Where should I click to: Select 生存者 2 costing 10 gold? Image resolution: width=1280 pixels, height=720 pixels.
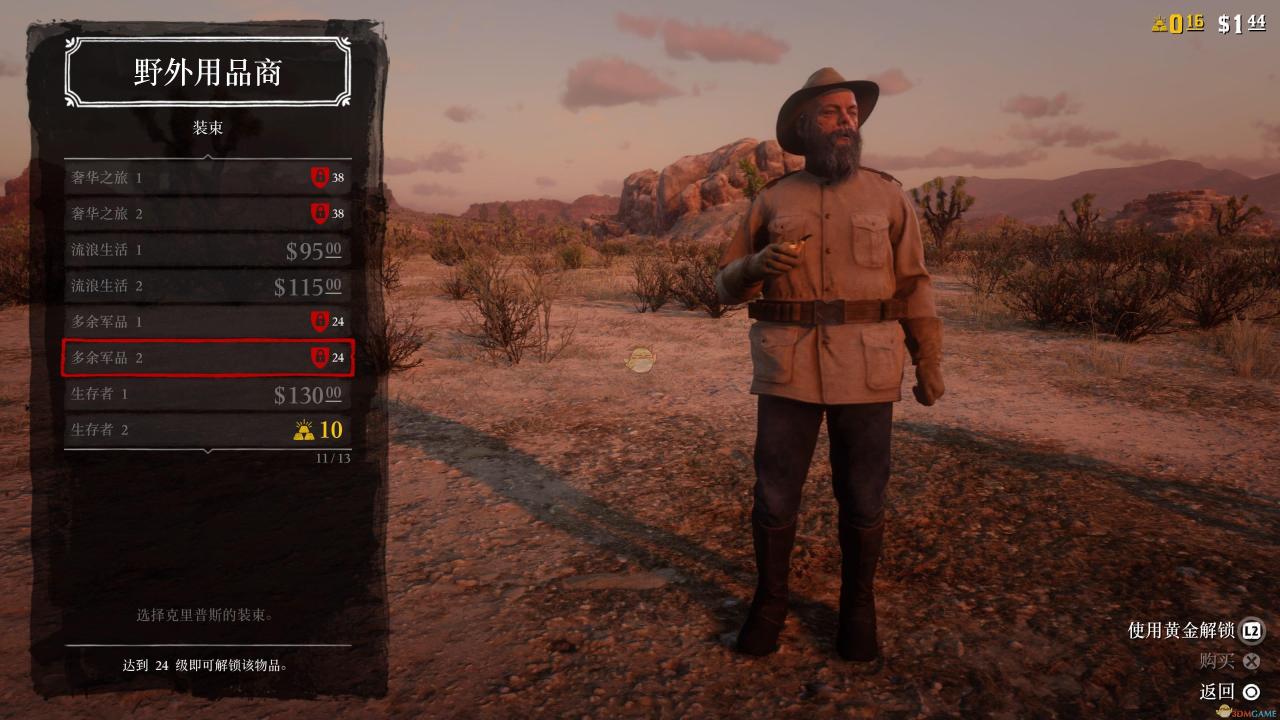point(207,430)
